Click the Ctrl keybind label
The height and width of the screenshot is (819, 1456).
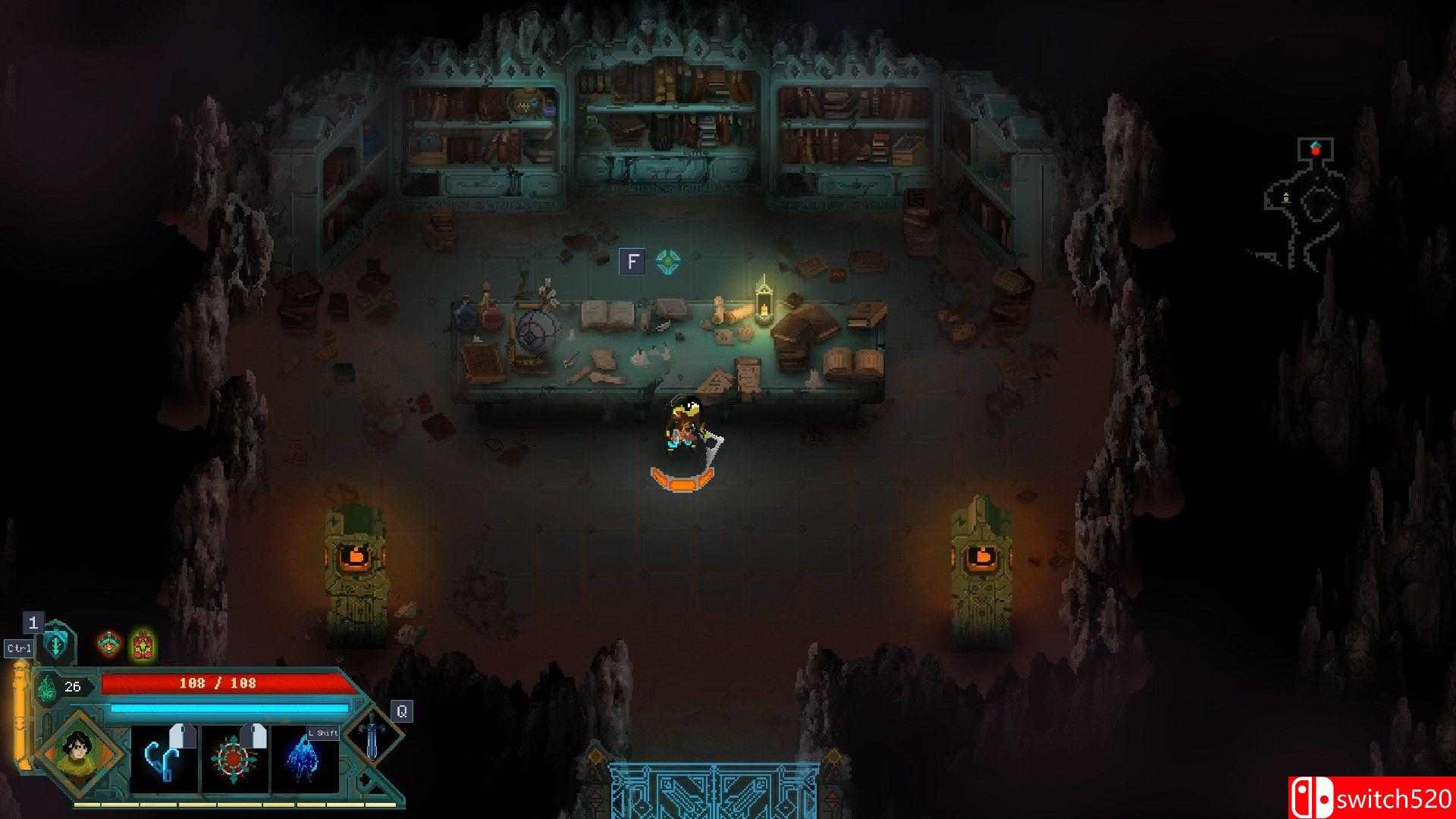click(19, 648)
